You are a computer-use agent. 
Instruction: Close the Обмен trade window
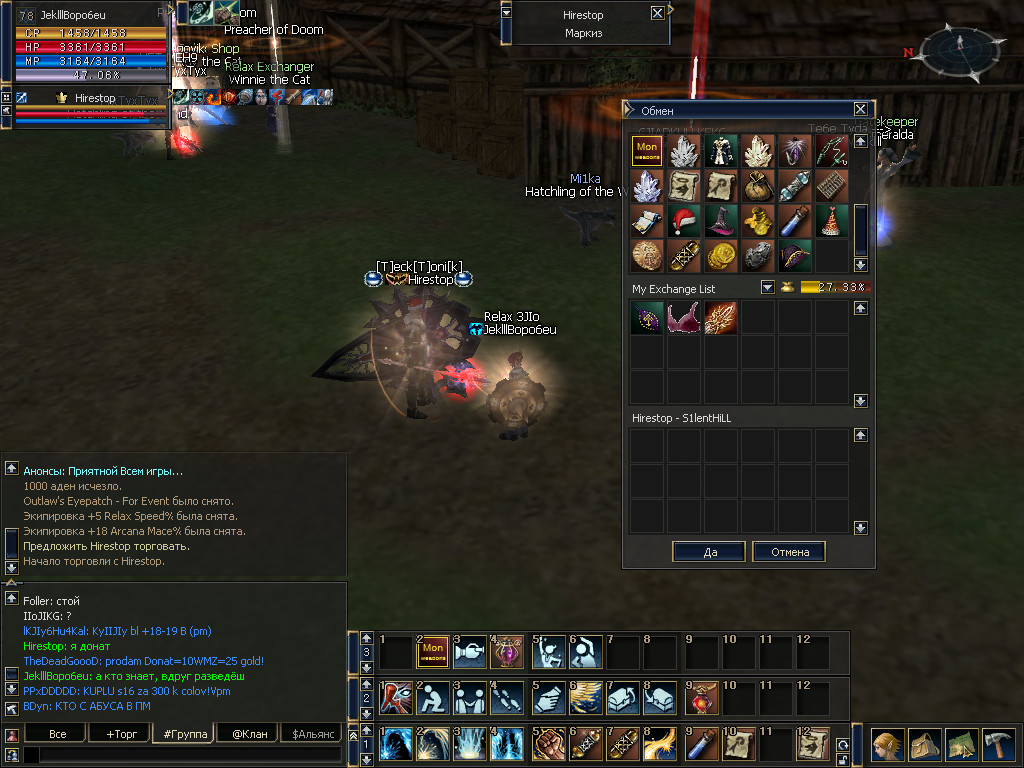860,110
